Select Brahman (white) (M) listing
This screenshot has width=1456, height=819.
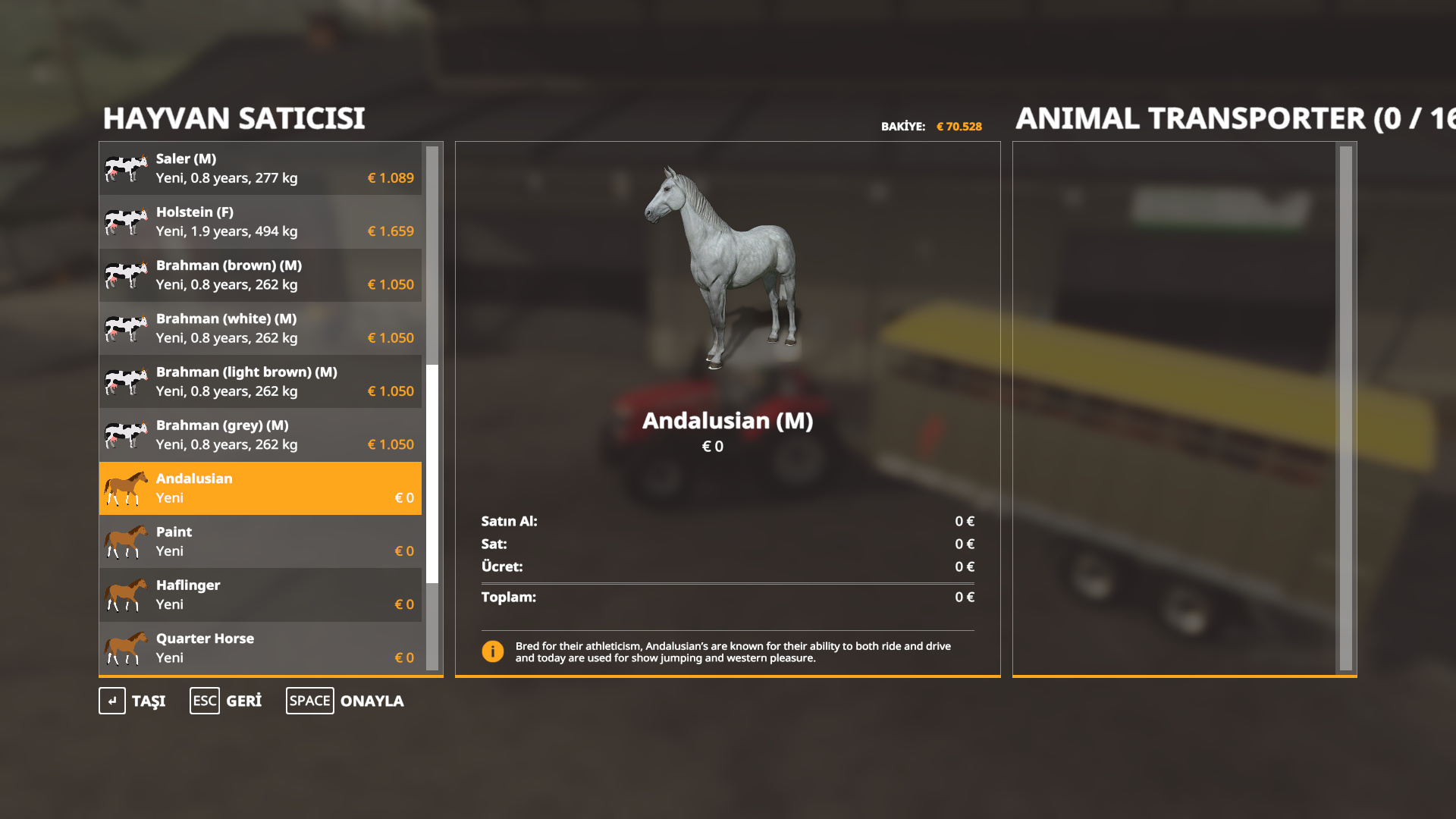260,328
